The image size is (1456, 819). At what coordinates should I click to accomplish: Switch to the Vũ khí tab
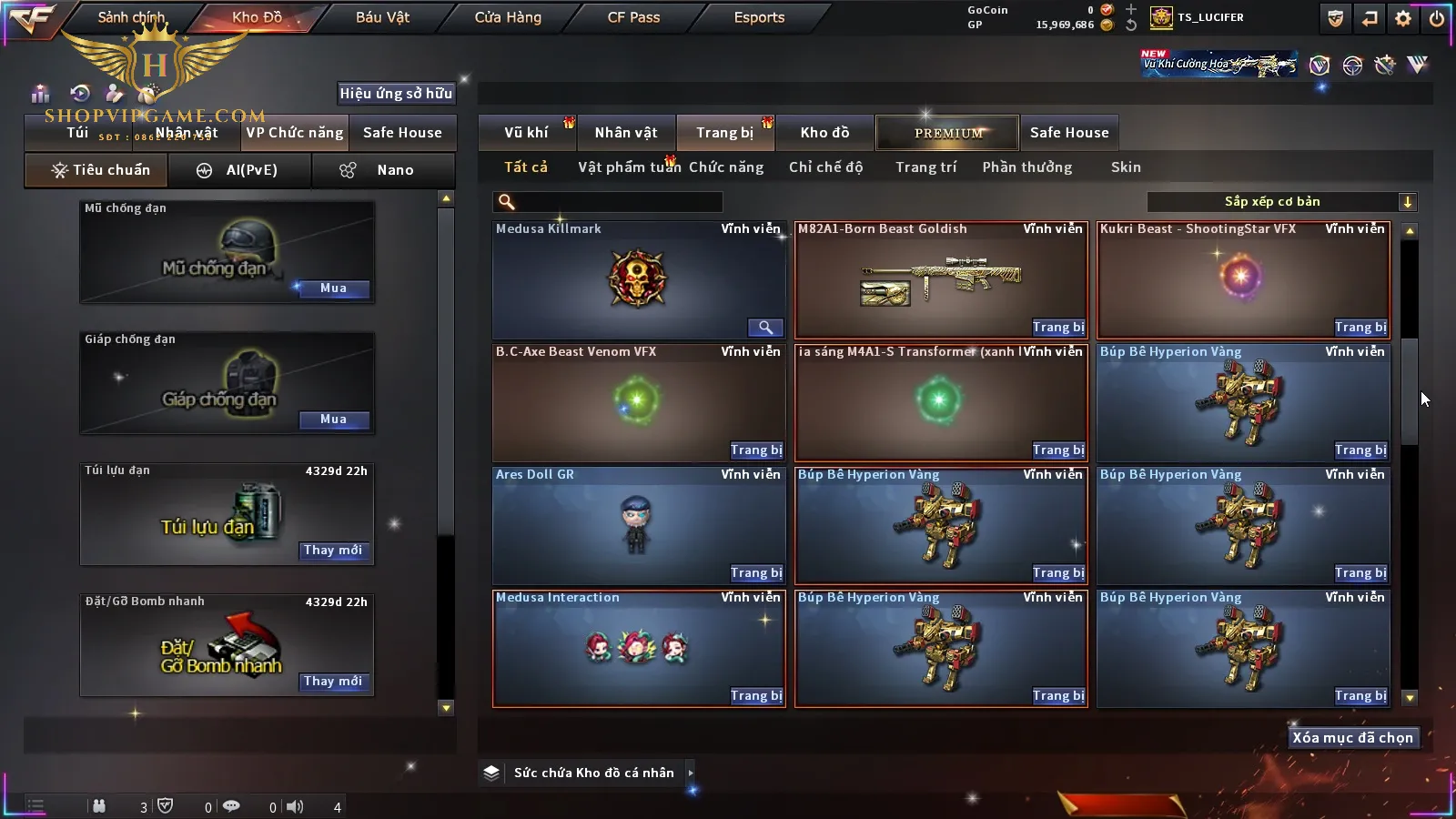526,133
